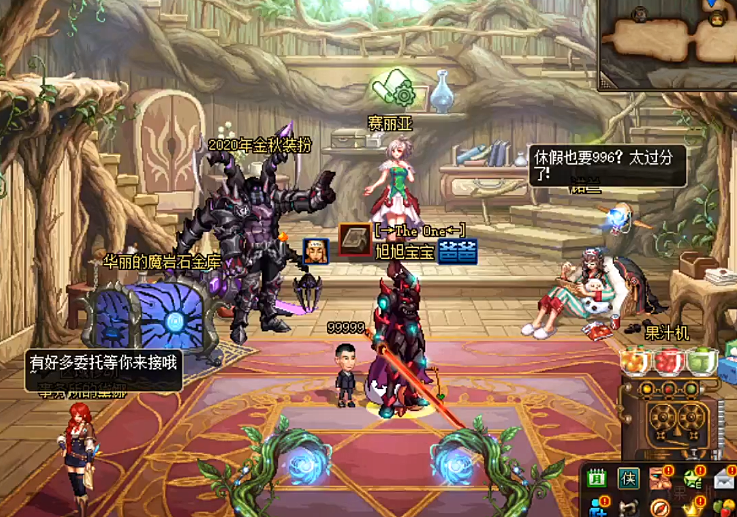Open the green monthly calendar icon
Image resolution: width=737 pixels, height=517 pixels.
(x=596, y=479)
